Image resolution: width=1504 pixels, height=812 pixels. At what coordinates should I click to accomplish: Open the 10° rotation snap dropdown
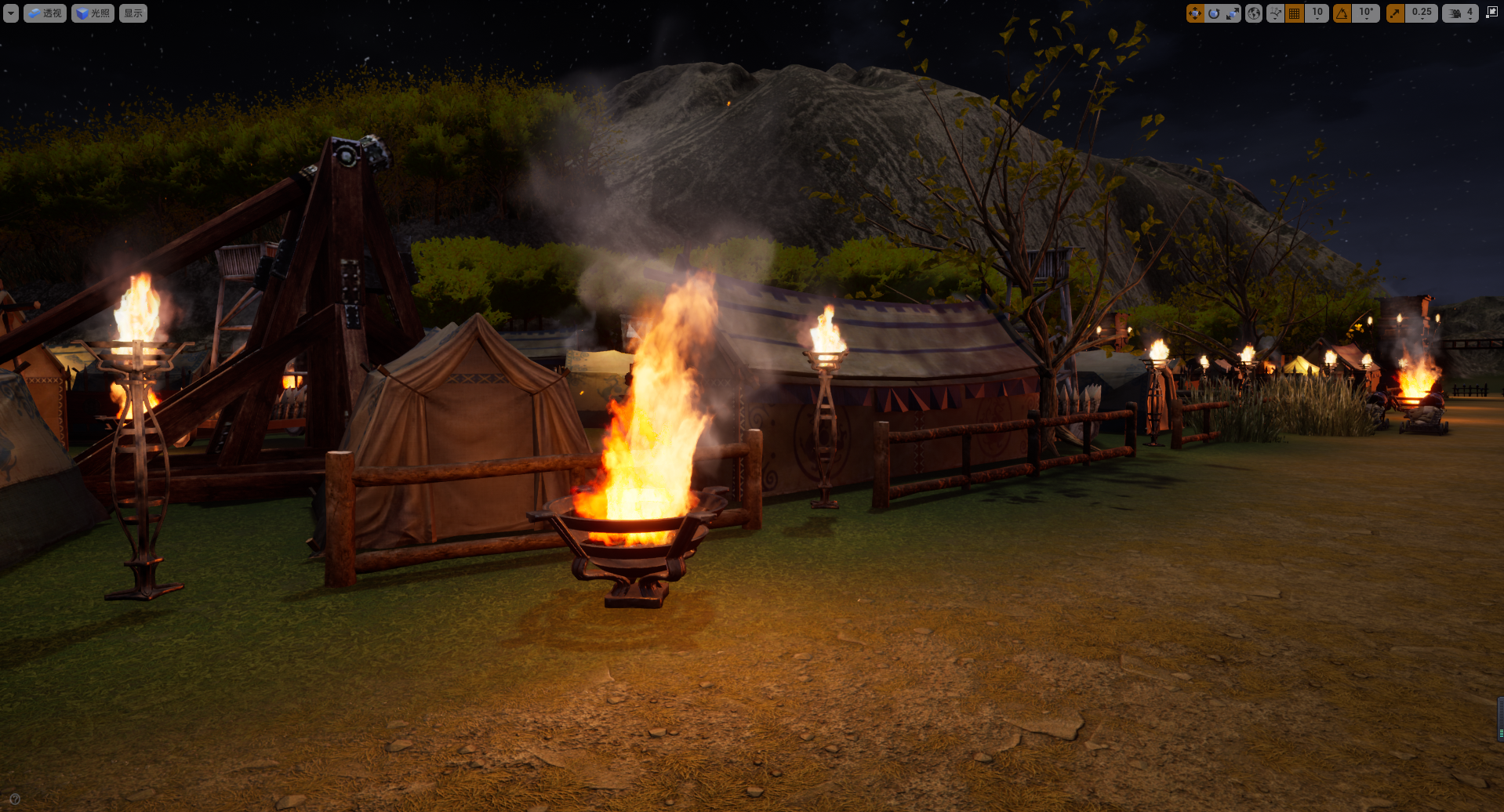click(x=1366, y=13)
